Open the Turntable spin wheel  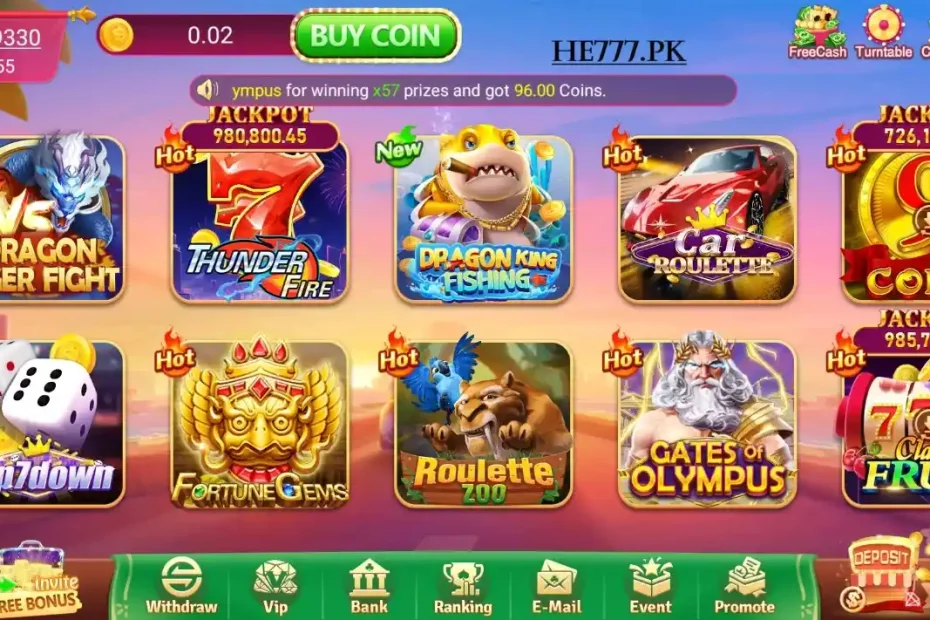pyautogui.click(x=883, y=30)
